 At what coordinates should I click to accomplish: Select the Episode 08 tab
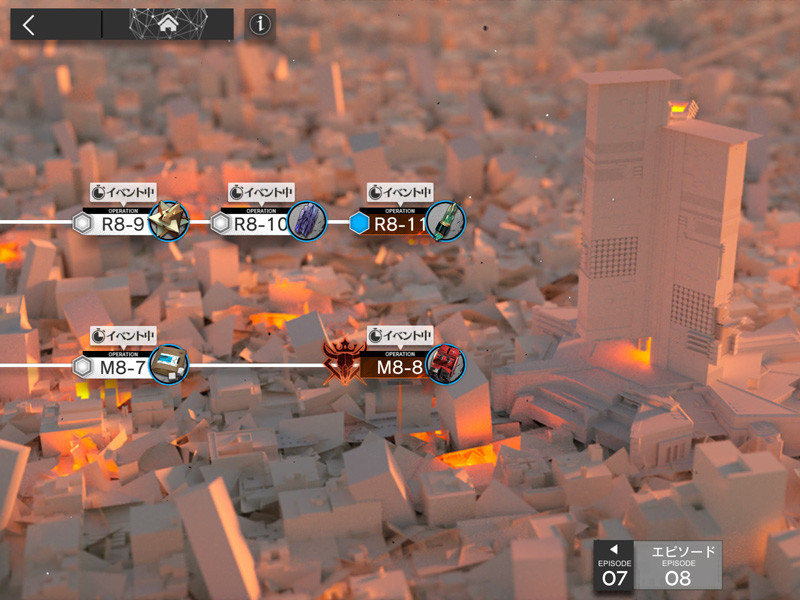[x=677, y=567]
